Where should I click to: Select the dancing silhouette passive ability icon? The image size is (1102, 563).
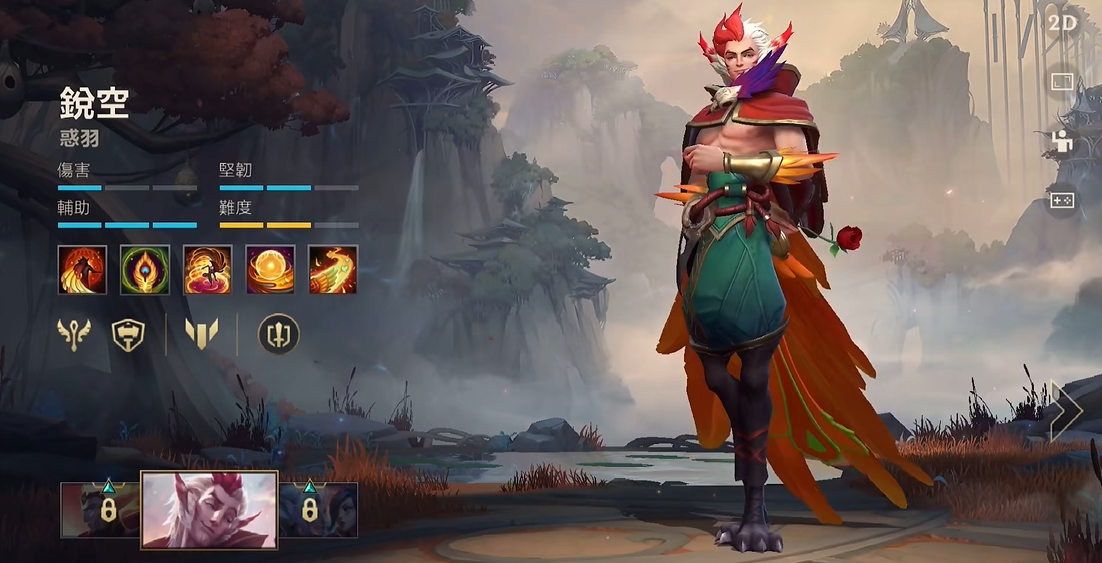[82, 270]
